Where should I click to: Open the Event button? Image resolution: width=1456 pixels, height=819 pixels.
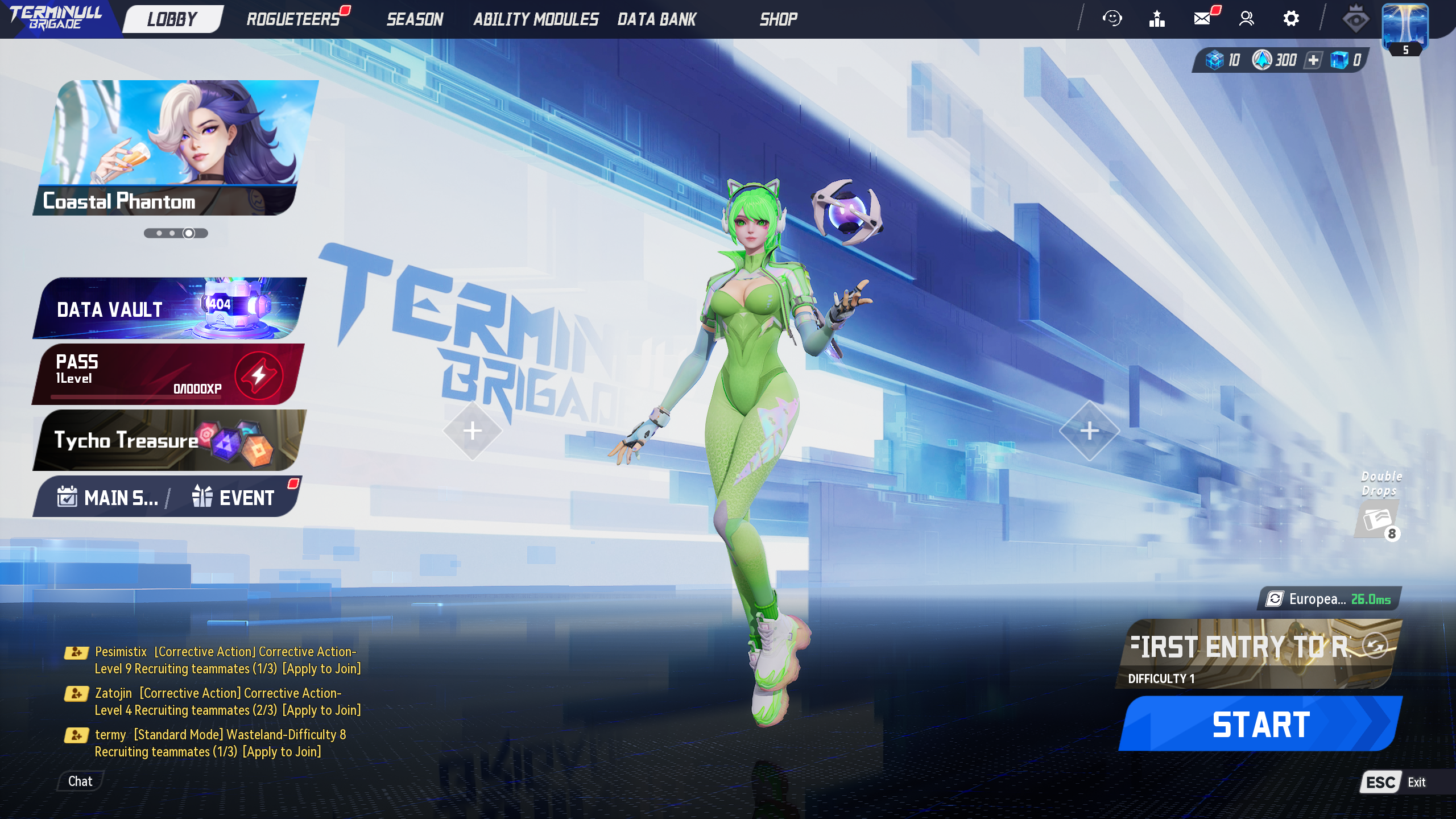point(234,498)
